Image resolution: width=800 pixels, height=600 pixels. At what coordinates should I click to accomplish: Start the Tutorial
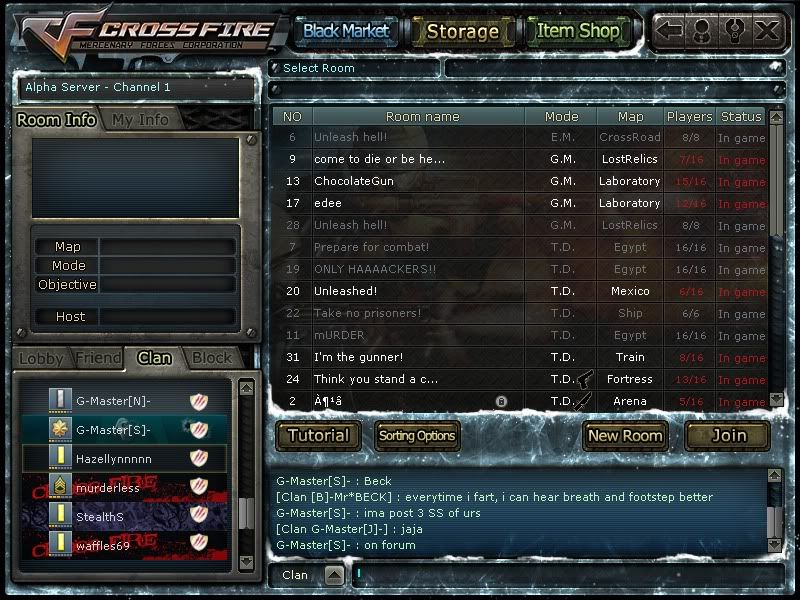click(x=318, y=435)
